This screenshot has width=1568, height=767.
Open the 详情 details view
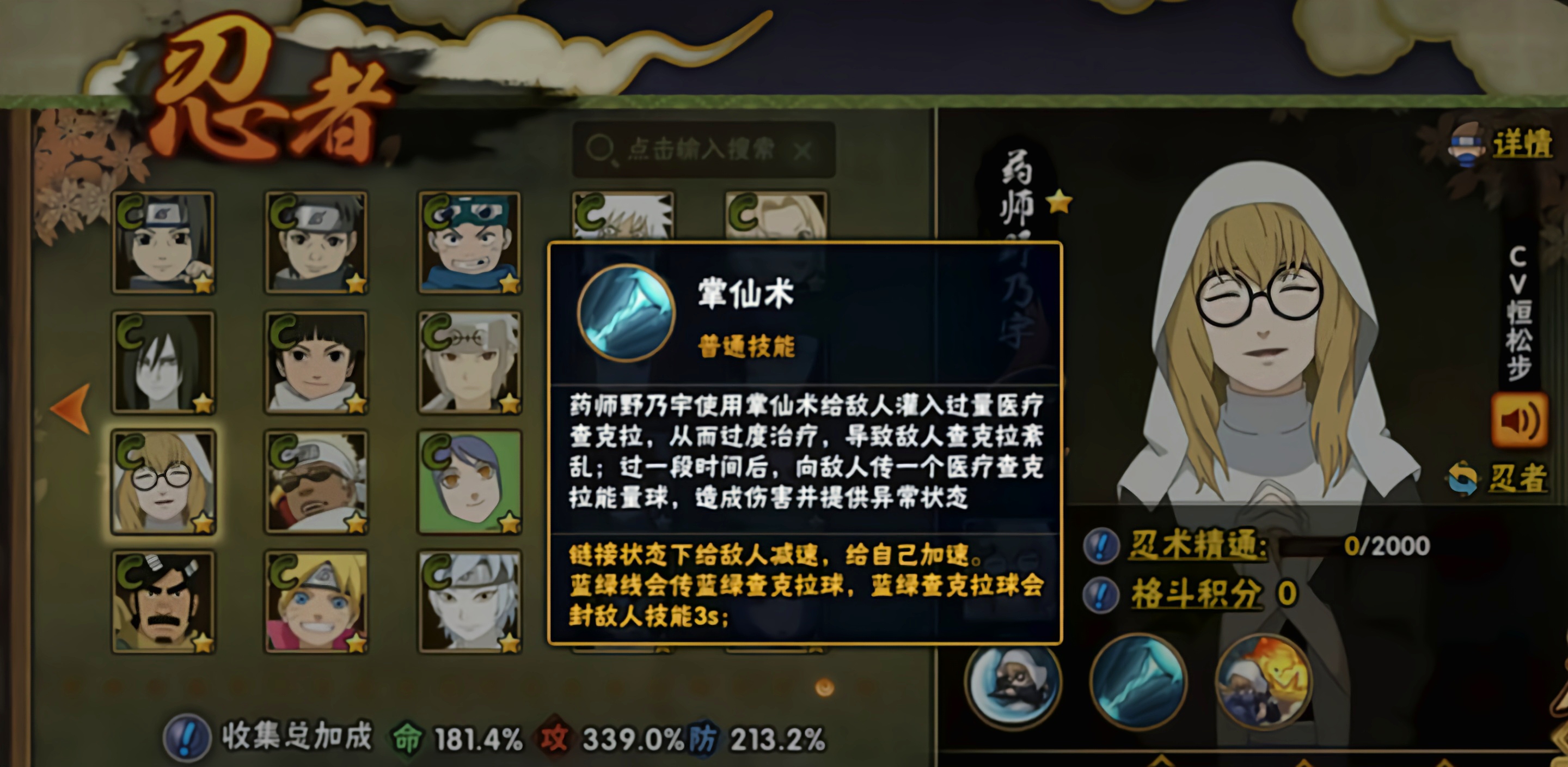(1526, 146)
